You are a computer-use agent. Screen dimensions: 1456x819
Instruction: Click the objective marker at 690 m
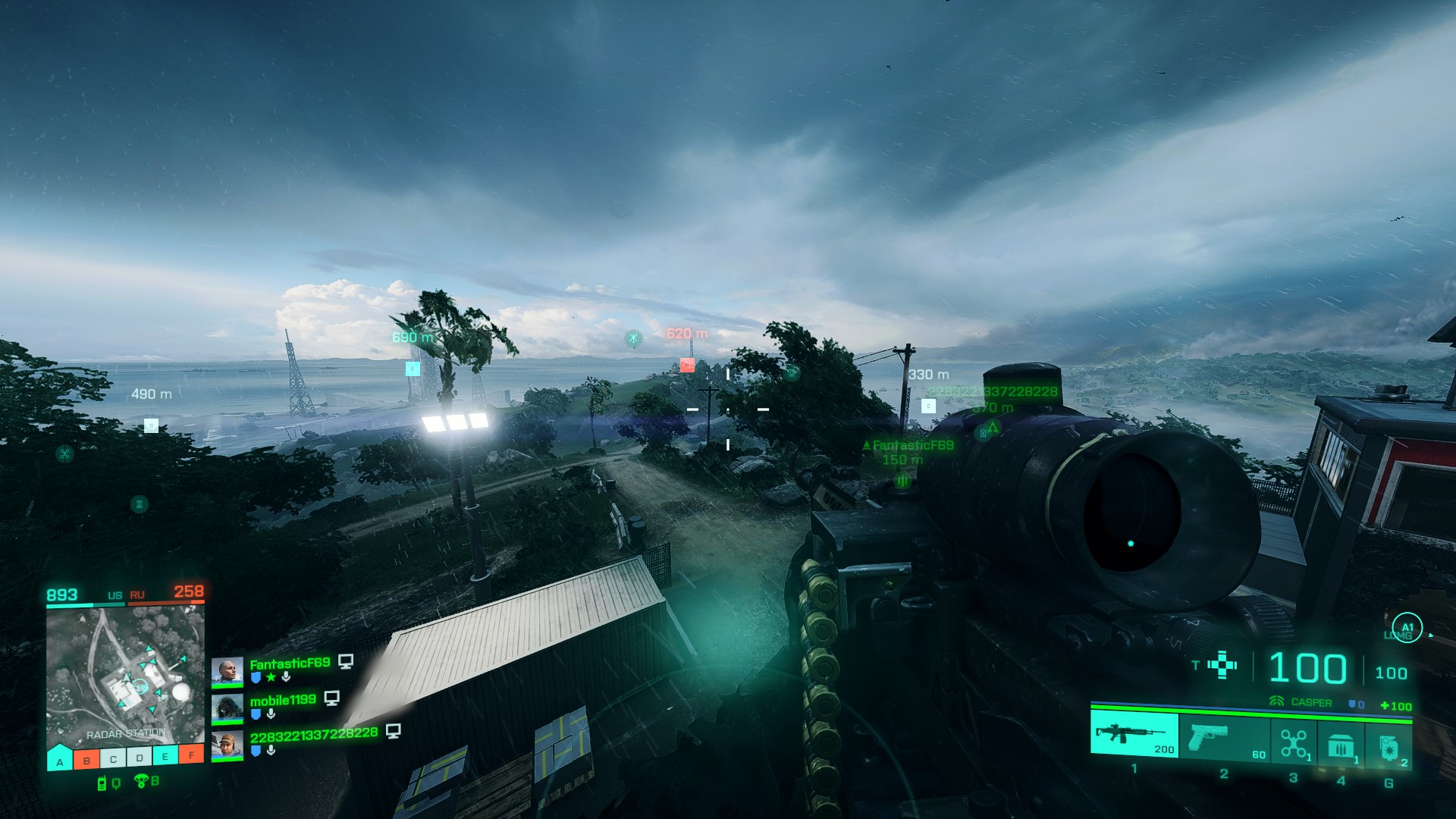413,369
